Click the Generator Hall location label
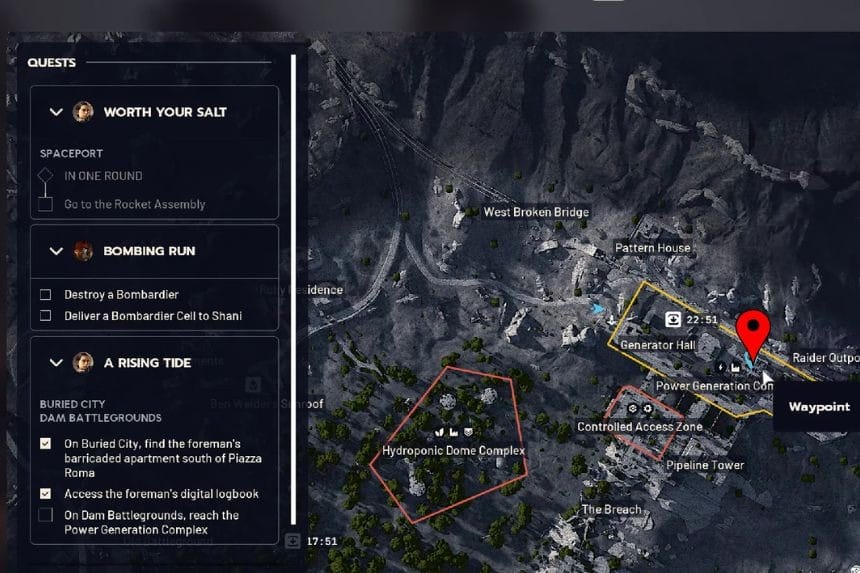860x573 pixels. pyautogui.click(x=657, y=345)
